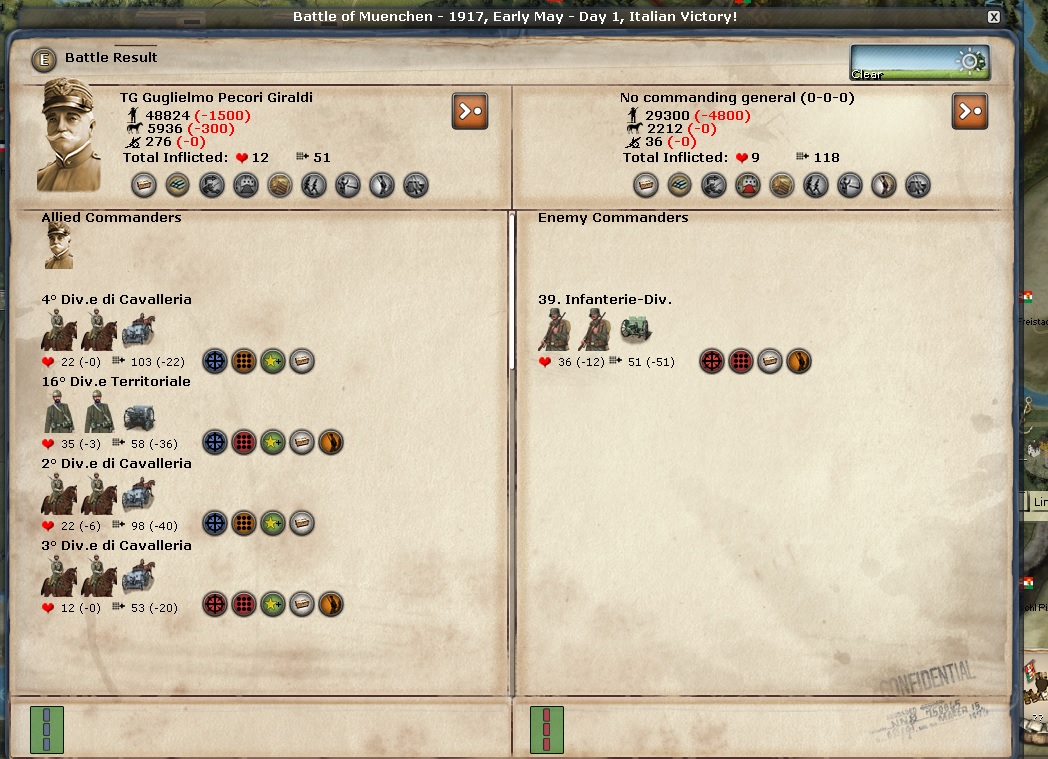This screenshot has width=1048, height=759.
Task: Click the orange soldier icon of 16° Div.e Territoriale
Action: (x=330, y=441)
